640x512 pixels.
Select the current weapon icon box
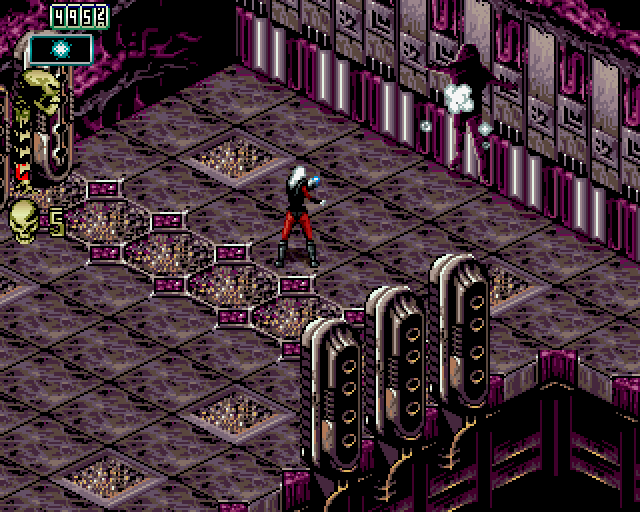(x=60, y=48)
